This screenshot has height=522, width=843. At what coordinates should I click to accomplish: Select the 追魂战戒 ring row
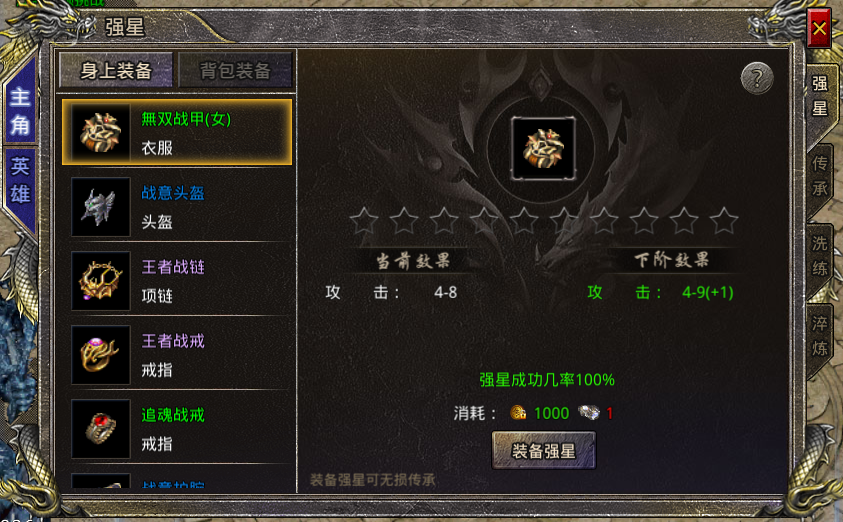click(177, 428)
